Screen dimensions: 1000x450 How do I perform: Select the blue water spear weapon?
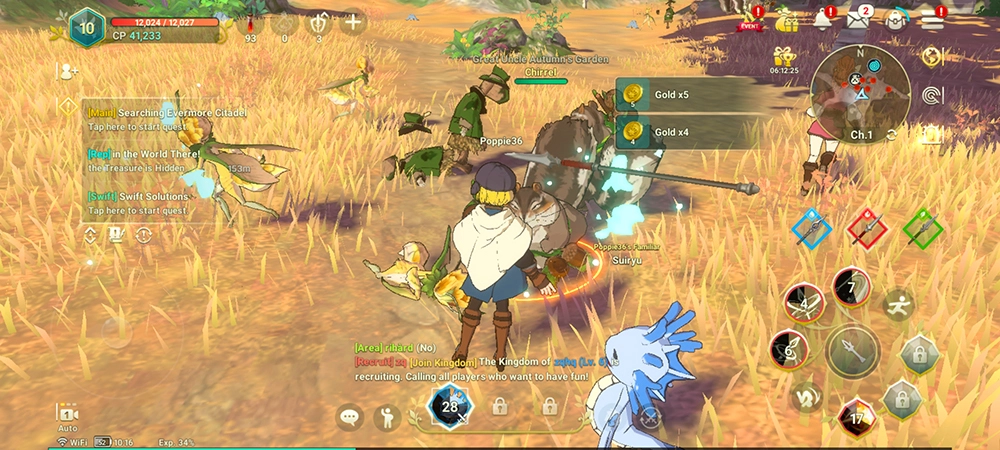coord(811,228)
